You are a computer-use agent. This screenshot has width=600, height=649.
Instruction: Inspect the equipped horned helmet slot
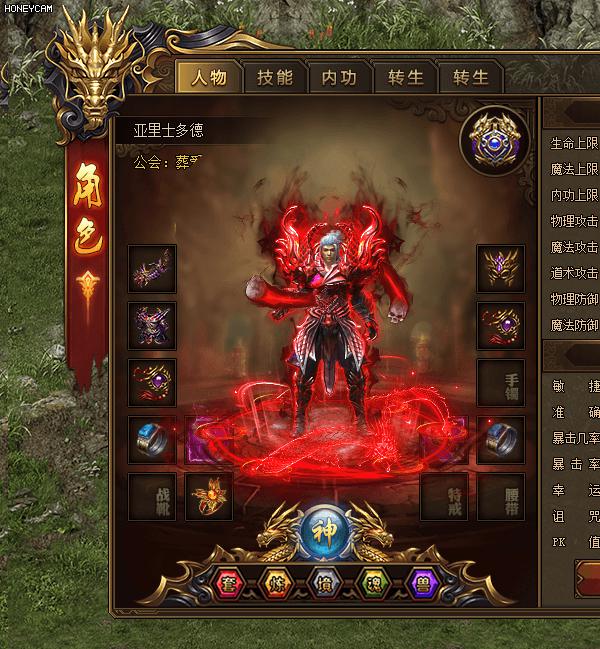501,269
